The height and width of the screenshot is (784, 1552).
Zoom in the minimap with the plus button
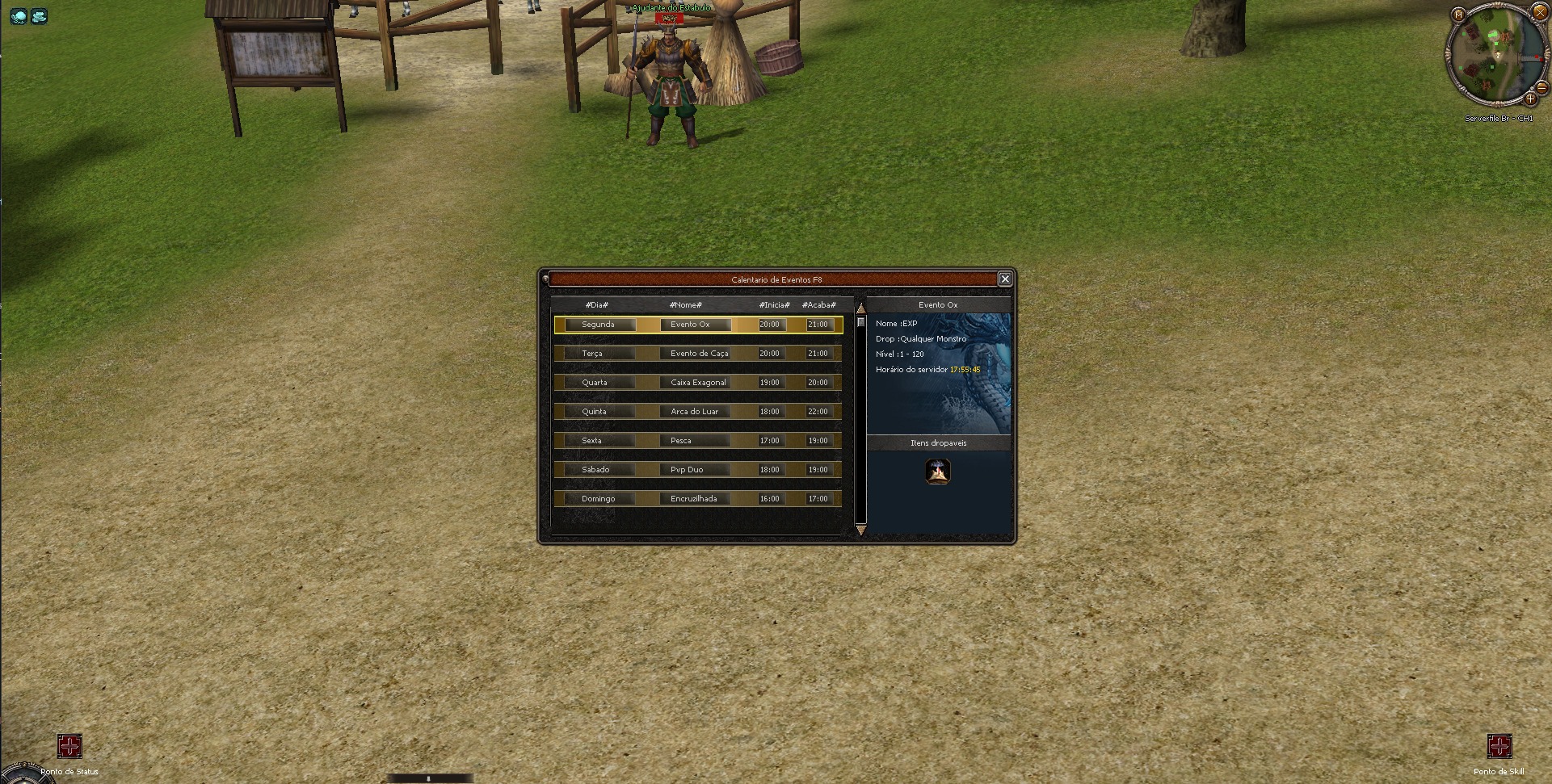click(x=1531, y=99)
